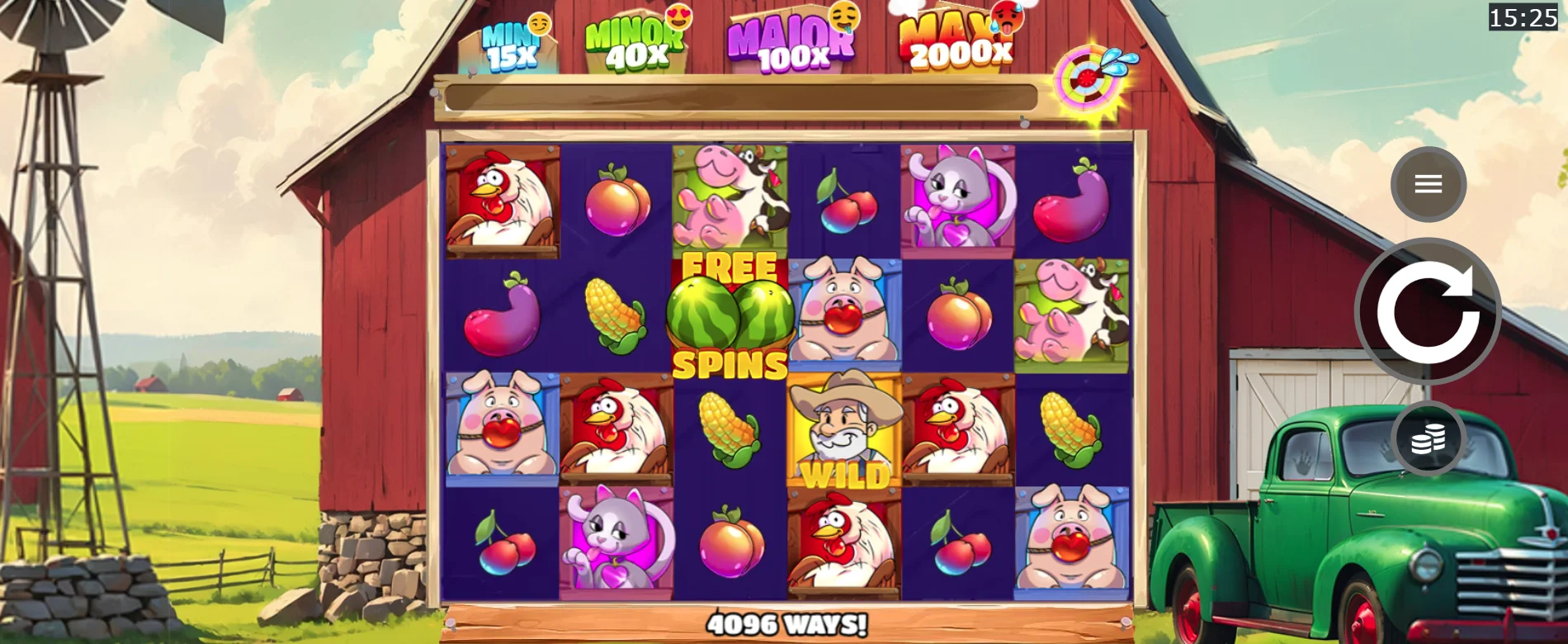Click the corn symbol on the middle reel

coord(730,429)
